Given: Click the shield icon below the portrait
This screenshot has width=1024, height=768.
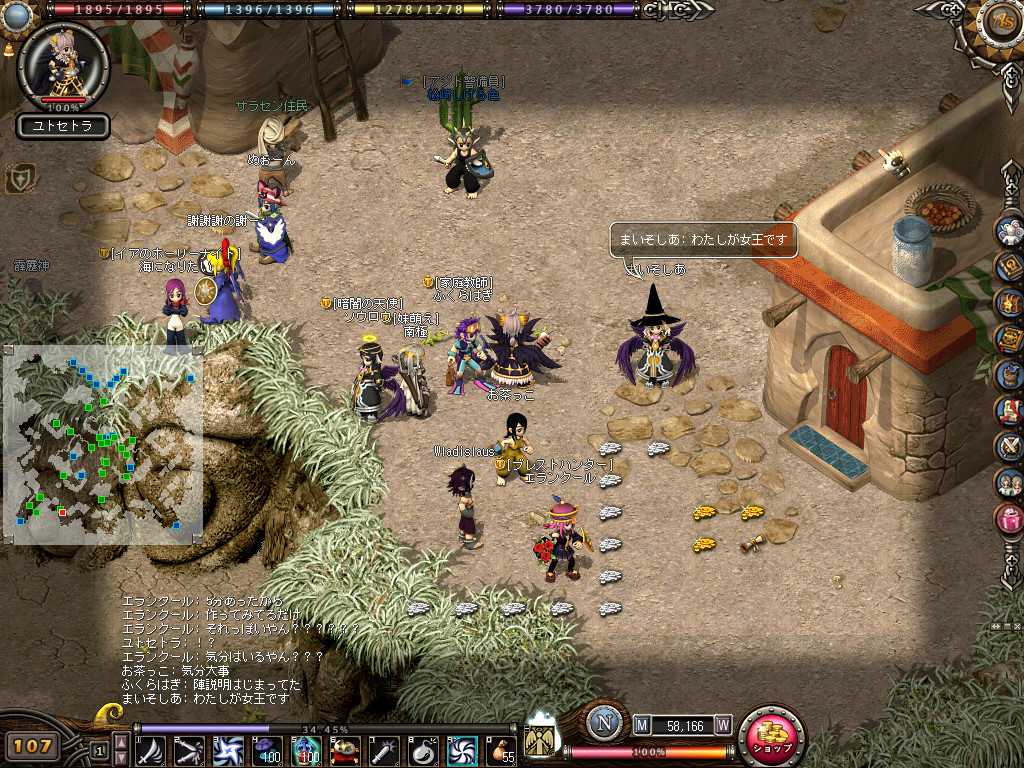Looking at the screenshot, I should point(19,179).
